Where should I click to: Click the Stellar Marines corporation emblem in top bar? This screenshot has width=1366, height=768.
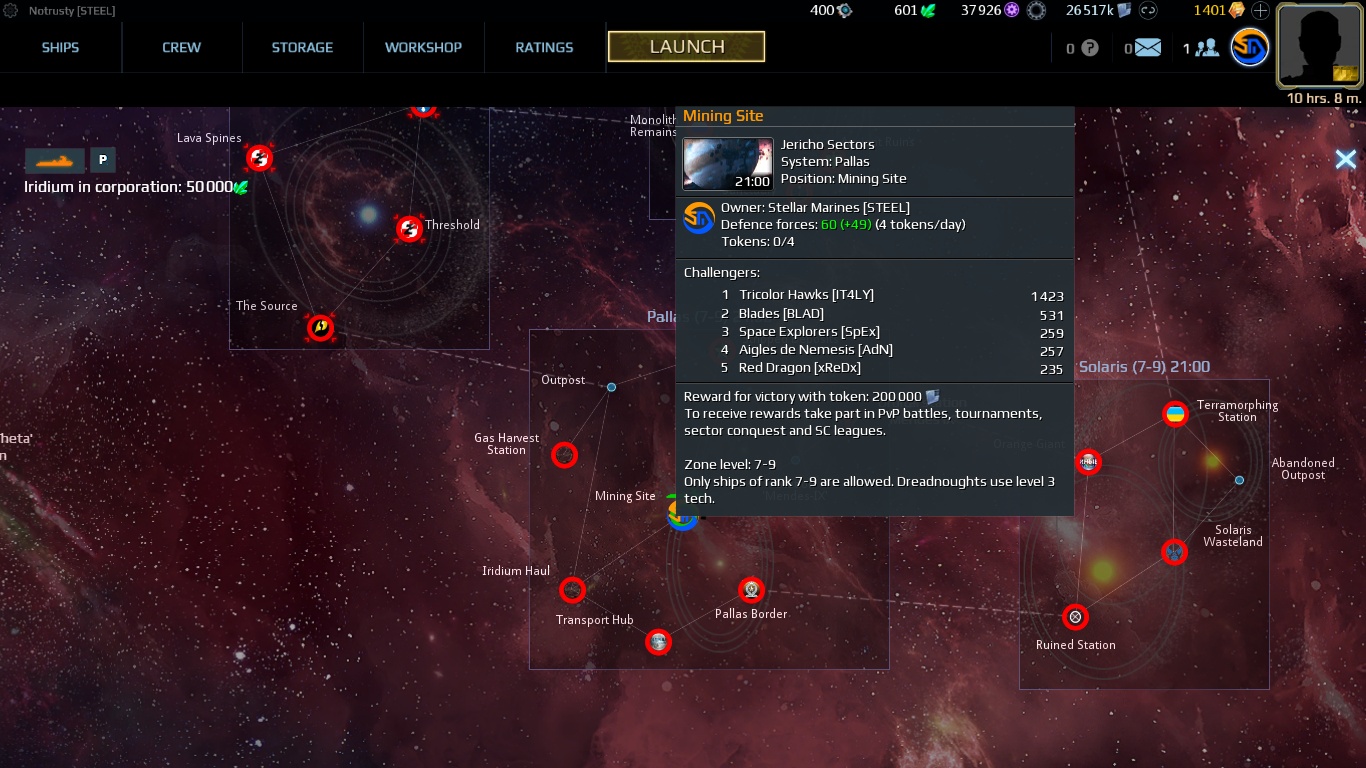(x=1249, y=47)
